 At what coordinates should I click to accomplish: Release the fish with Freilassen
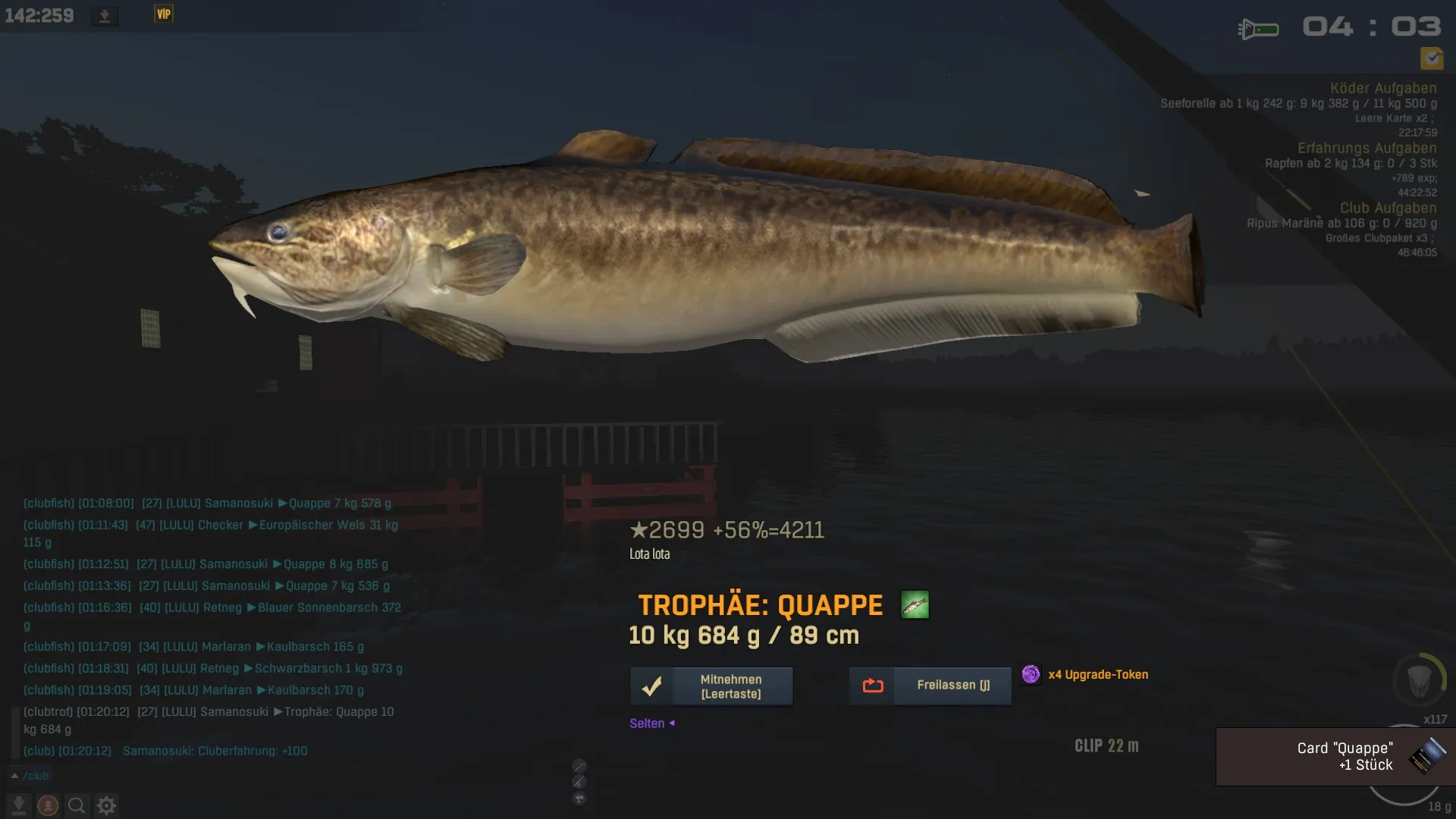click(930, 686)
